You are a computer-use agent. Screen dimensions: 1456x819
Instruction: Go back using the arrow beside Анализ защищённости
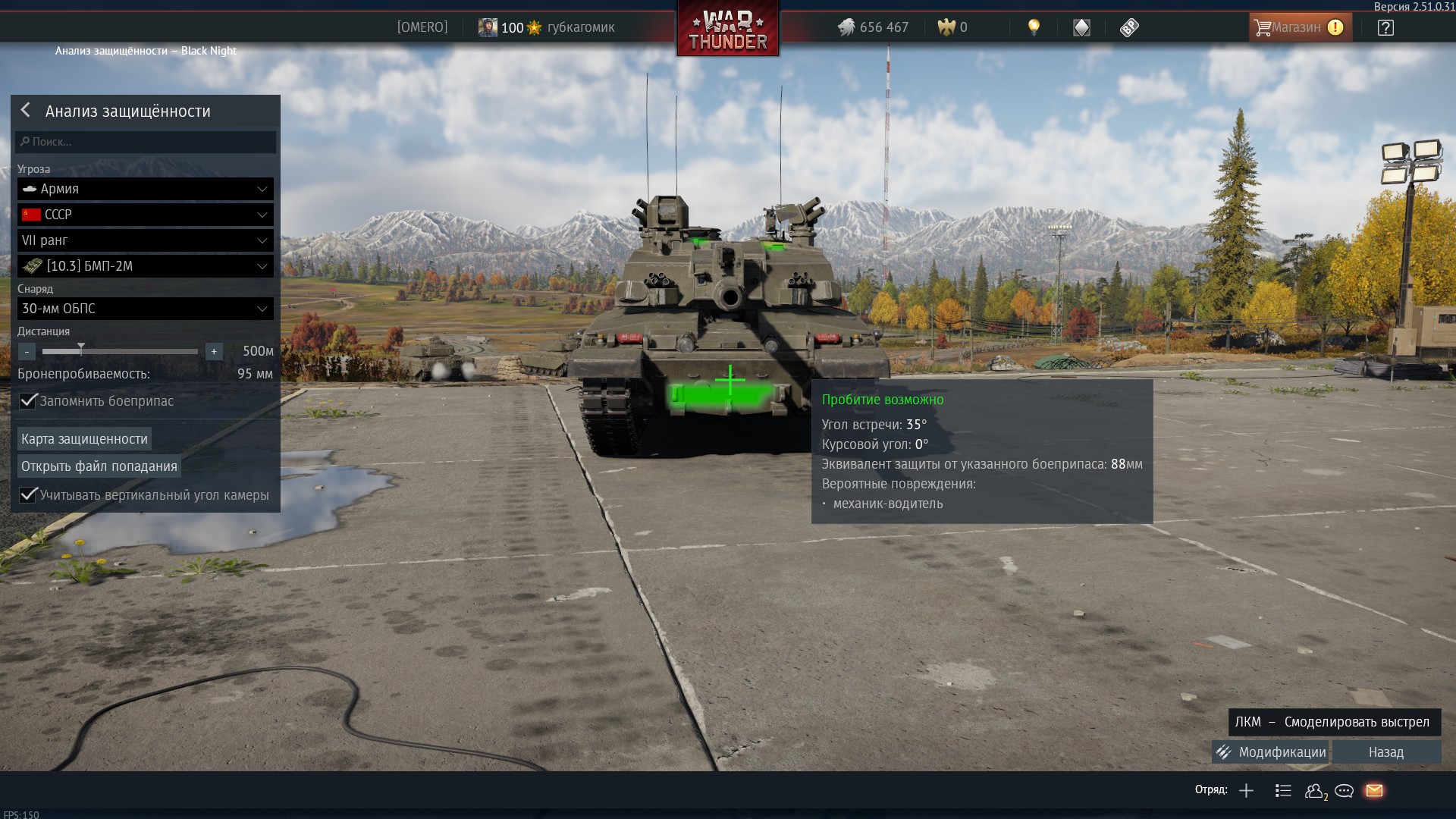click(26, 111)
